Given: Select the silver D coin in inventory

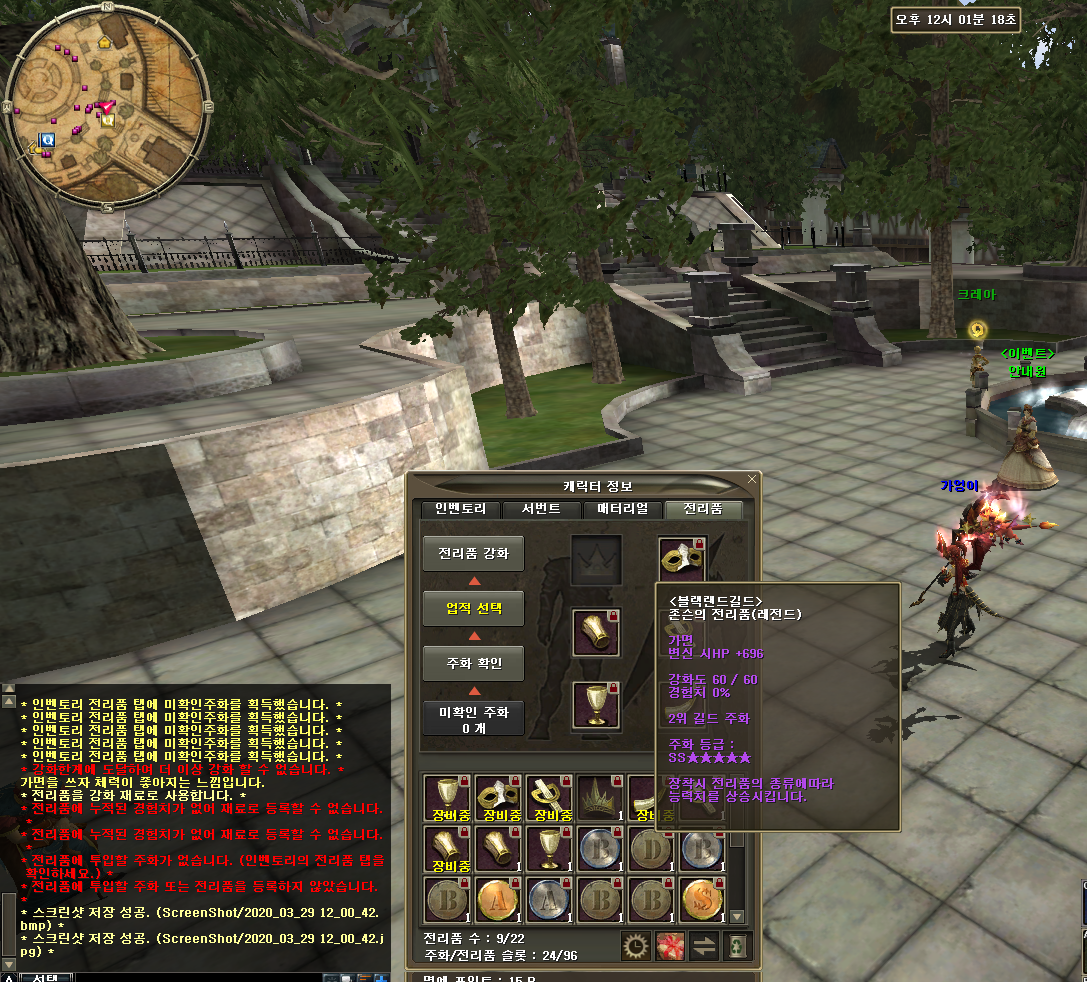Looking at the screenshot, I should pyautogui.click(x=652, y=848).
